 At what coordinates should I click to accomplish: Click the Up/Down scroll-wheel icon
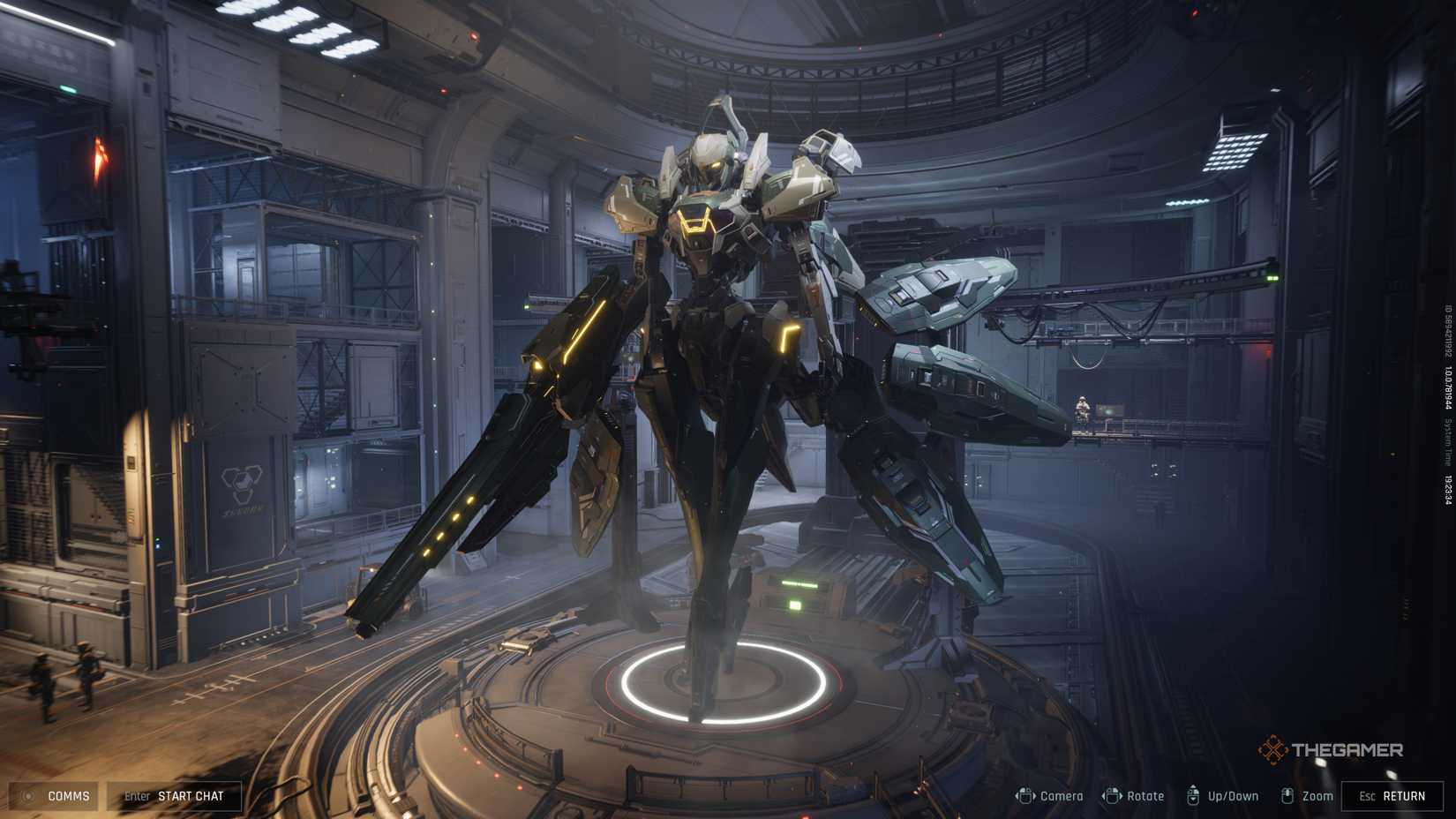(1194, 794)
